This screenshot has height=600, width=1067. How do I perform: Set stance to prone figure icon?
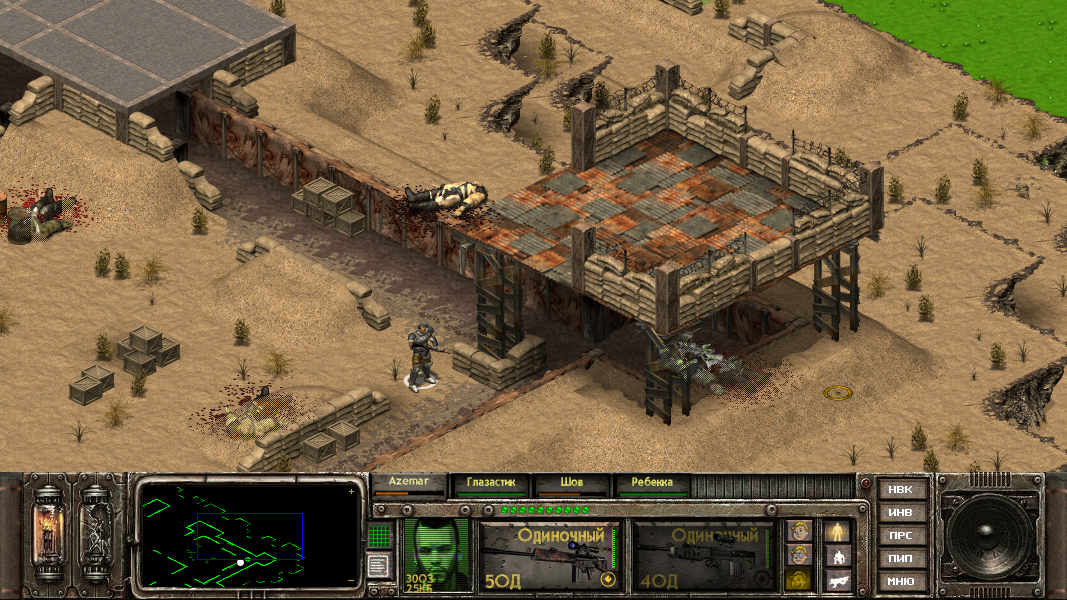838,580
